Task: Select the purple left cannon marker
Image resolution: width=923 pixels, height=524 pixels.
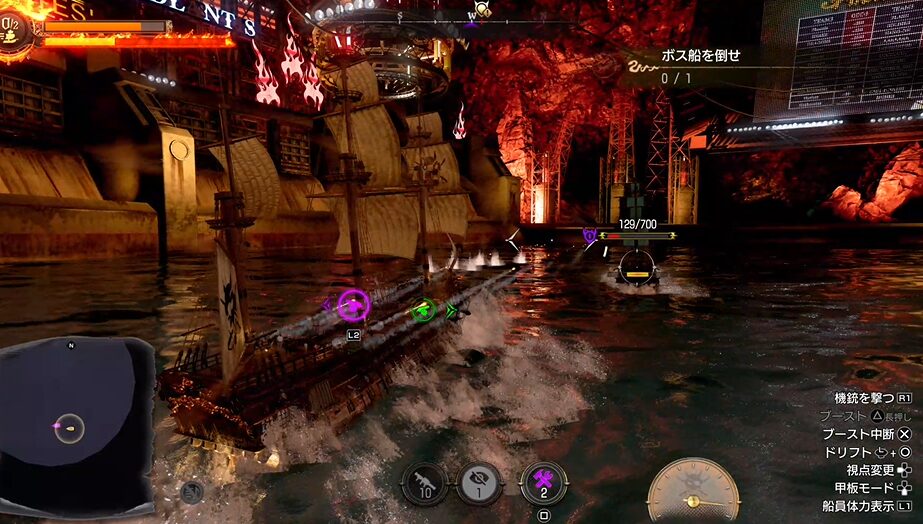Action: click(x=353, y=303)
